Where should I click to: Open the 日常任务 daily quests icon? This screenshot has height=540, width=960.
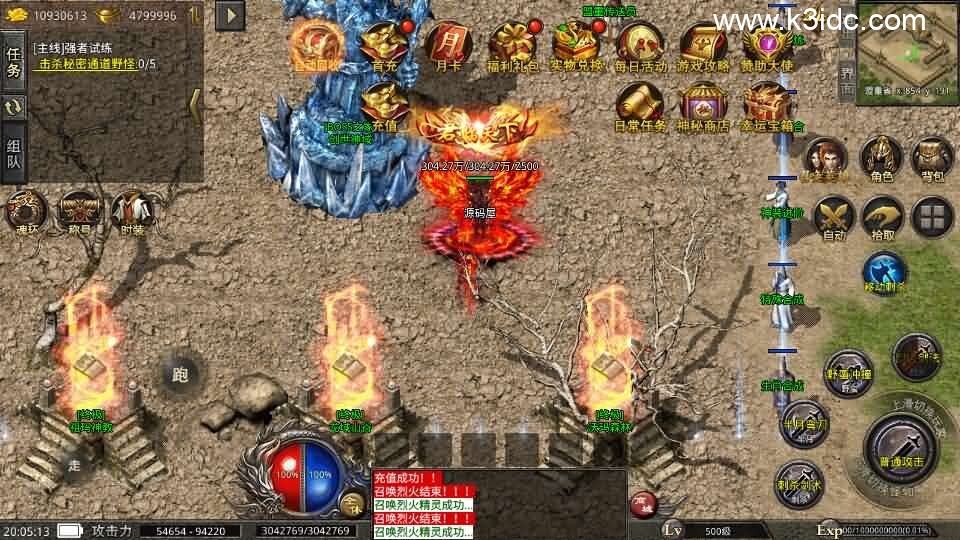[x=640, y=104]
